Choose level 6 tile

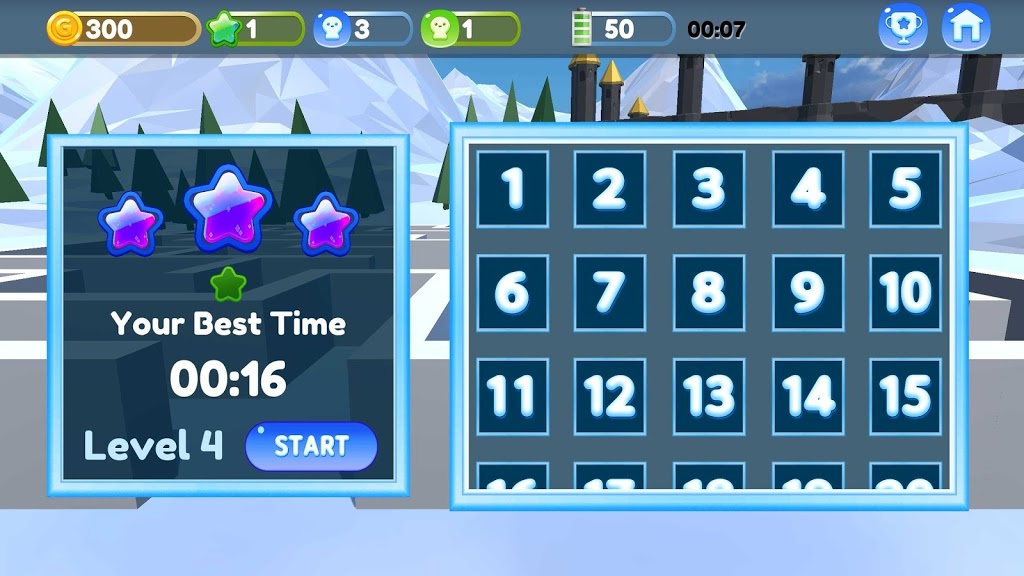[x=512, y=292]
